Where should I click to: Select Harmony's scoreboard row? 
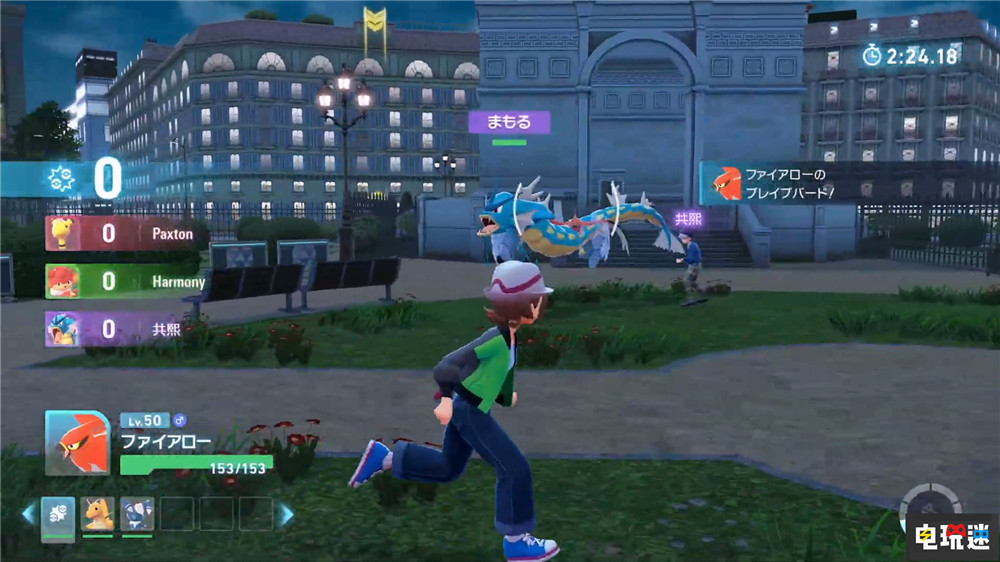[x=124, y=282]
